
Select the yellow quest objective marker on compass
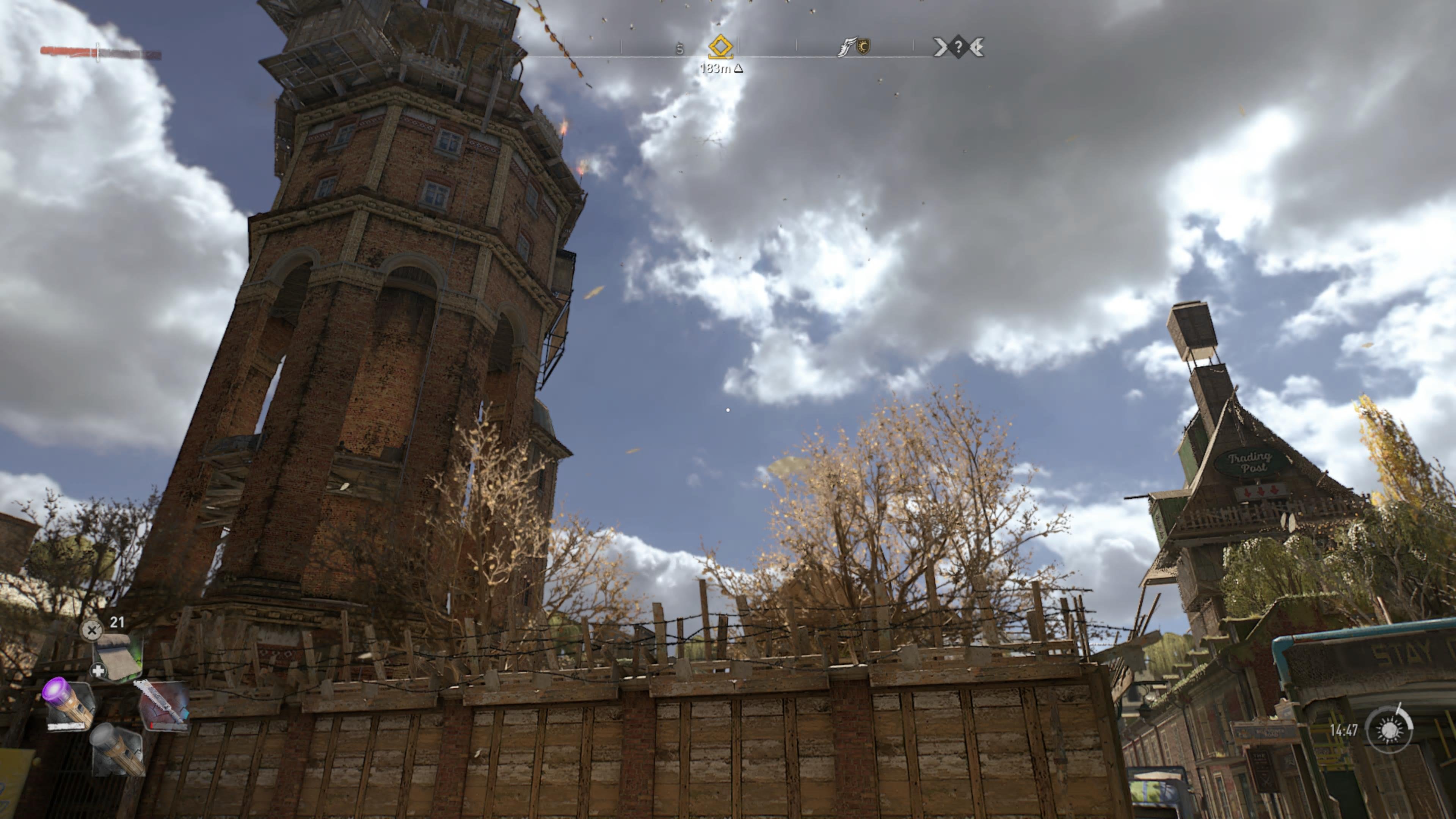pyautogui.click(x=721, y=47)
